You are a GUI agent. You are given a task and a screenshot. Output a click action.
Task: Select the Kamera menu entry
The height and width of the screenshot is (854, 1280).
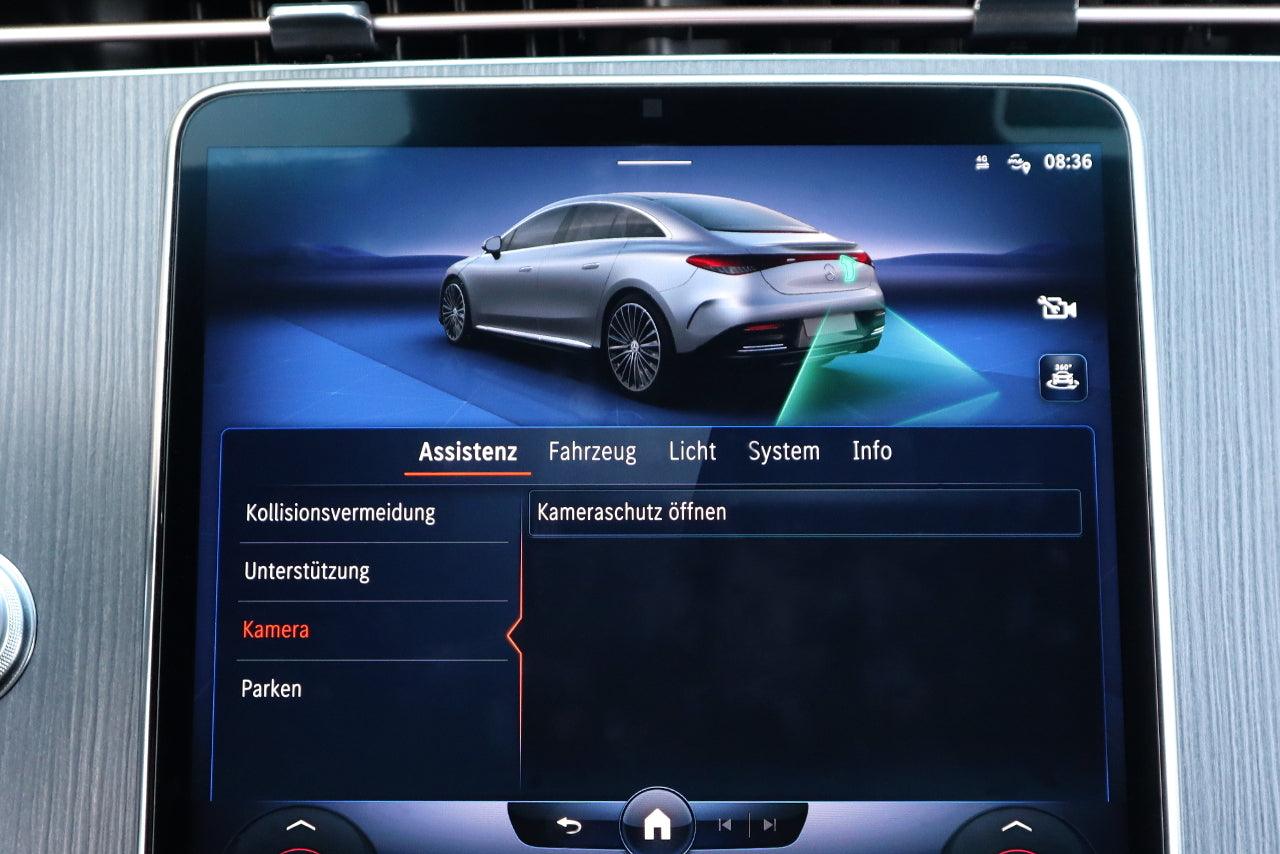276,630
